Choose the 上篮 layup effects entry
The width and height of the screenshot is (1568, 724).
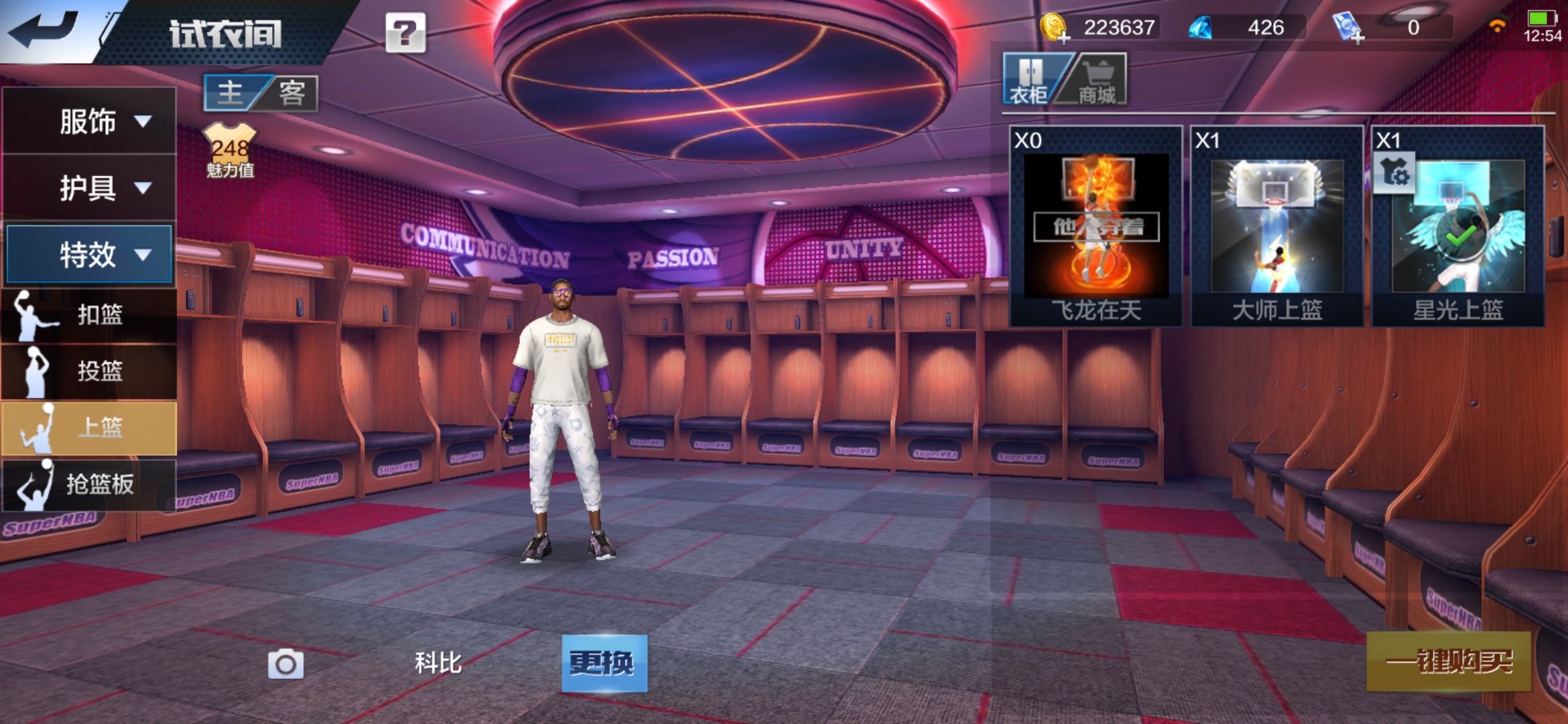90,428
